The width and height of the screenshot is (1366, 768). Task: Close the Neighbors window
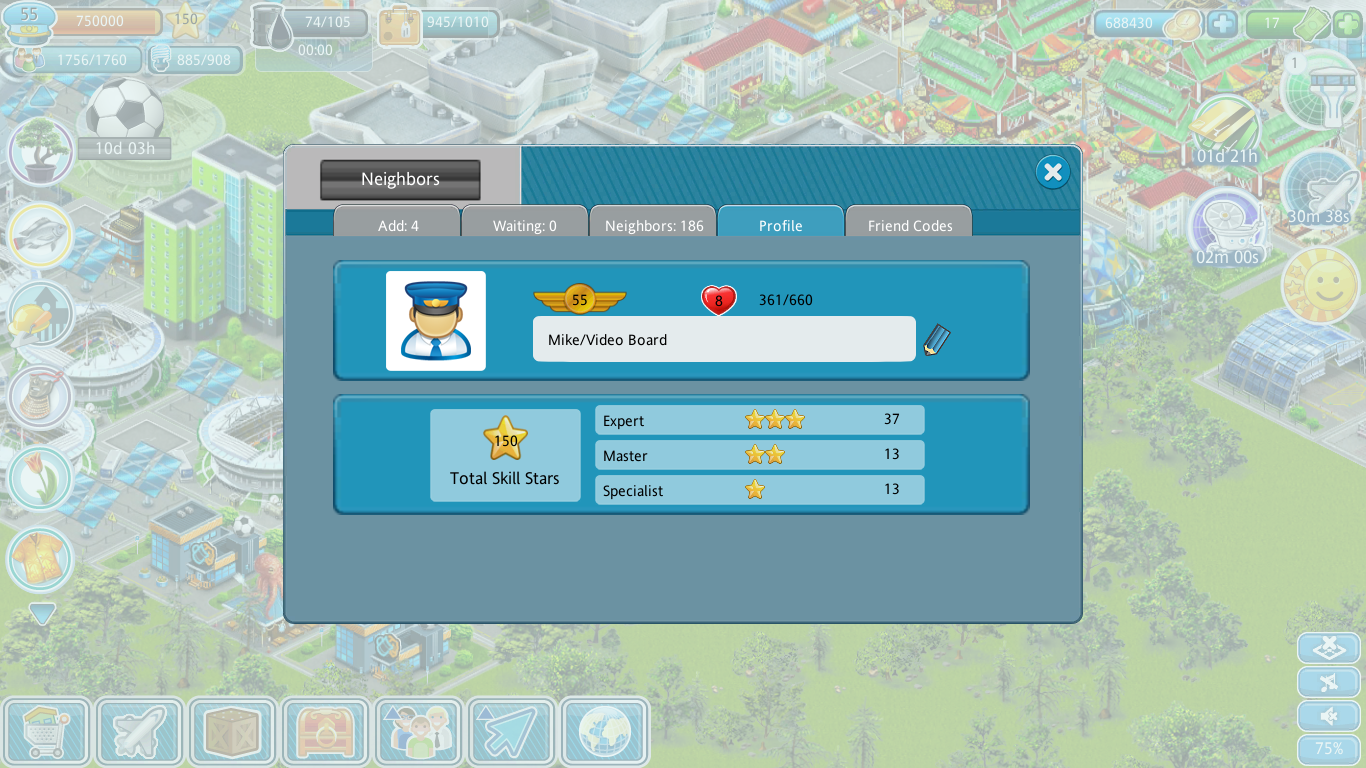(1052, 172)
